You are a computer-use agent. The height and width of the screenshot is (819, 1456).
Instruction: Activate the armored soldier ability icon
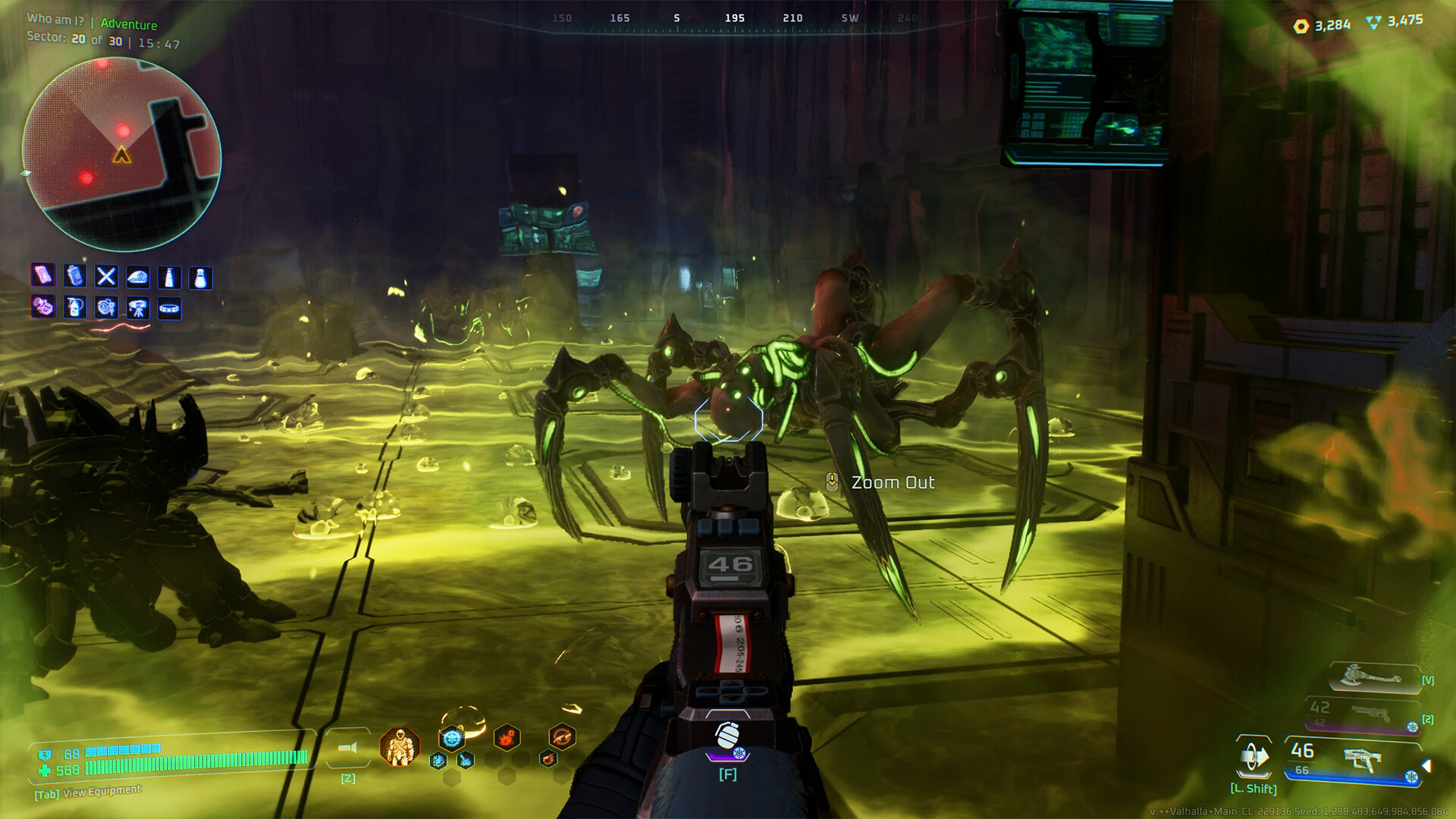click(x=400, y=746)
